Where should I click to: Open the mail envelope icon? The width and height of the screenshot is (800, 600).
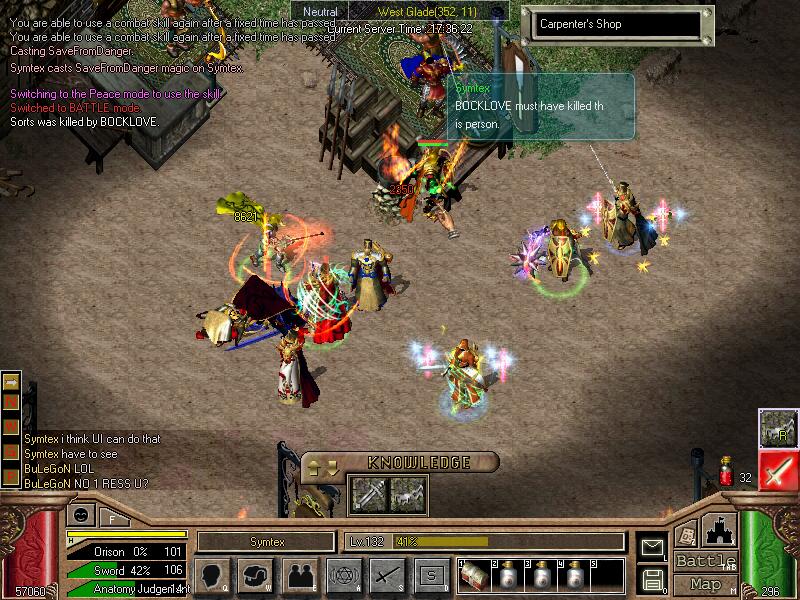tap(652, 547)
